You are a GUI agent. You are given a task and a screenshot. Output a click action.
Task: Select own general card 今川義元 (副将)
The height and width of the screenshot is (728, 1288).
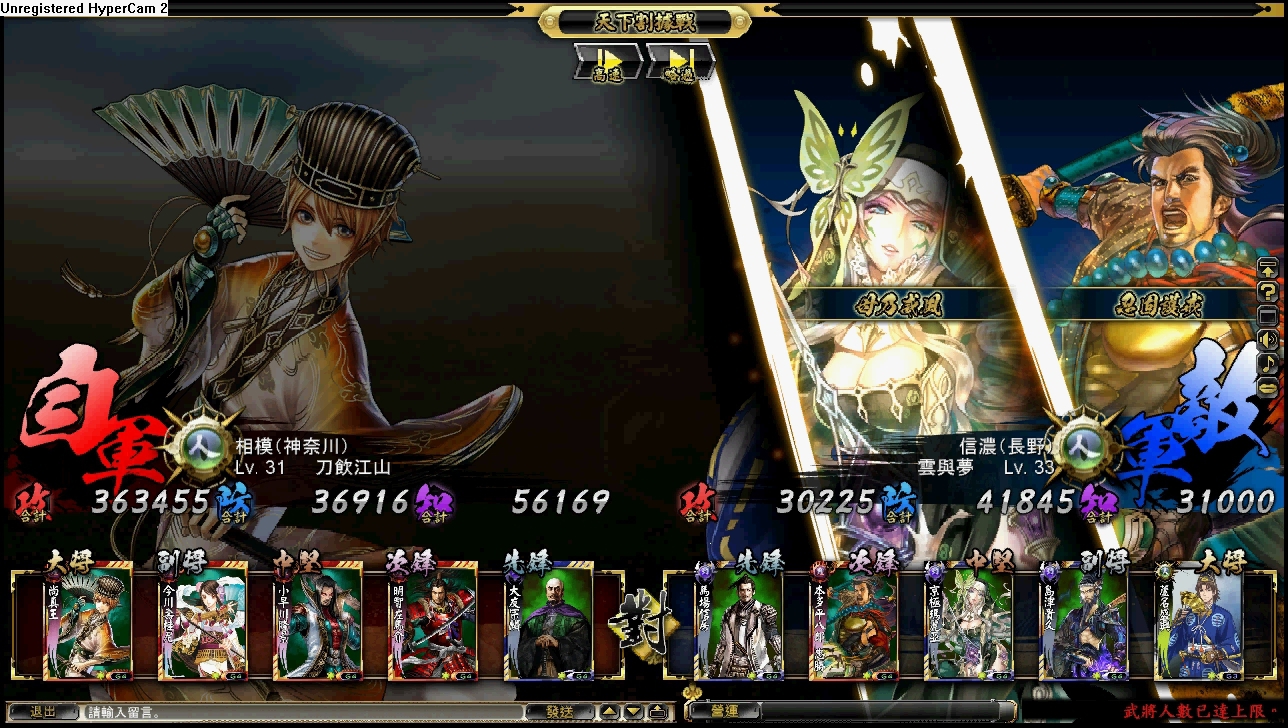click(x=203, y=624)
